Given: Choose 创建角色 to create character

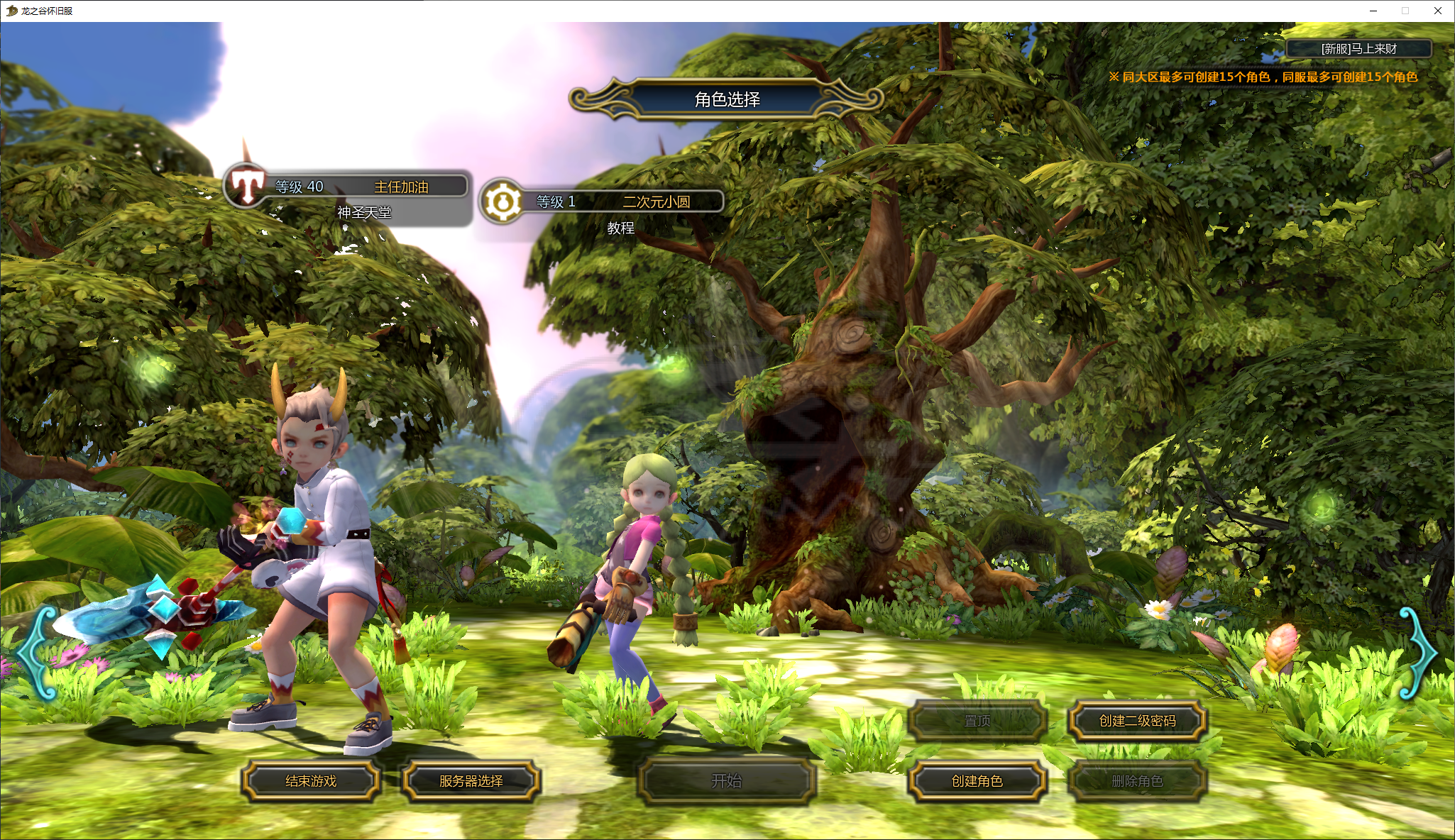Looking at the screenshot, I should [x=977, y=781].
